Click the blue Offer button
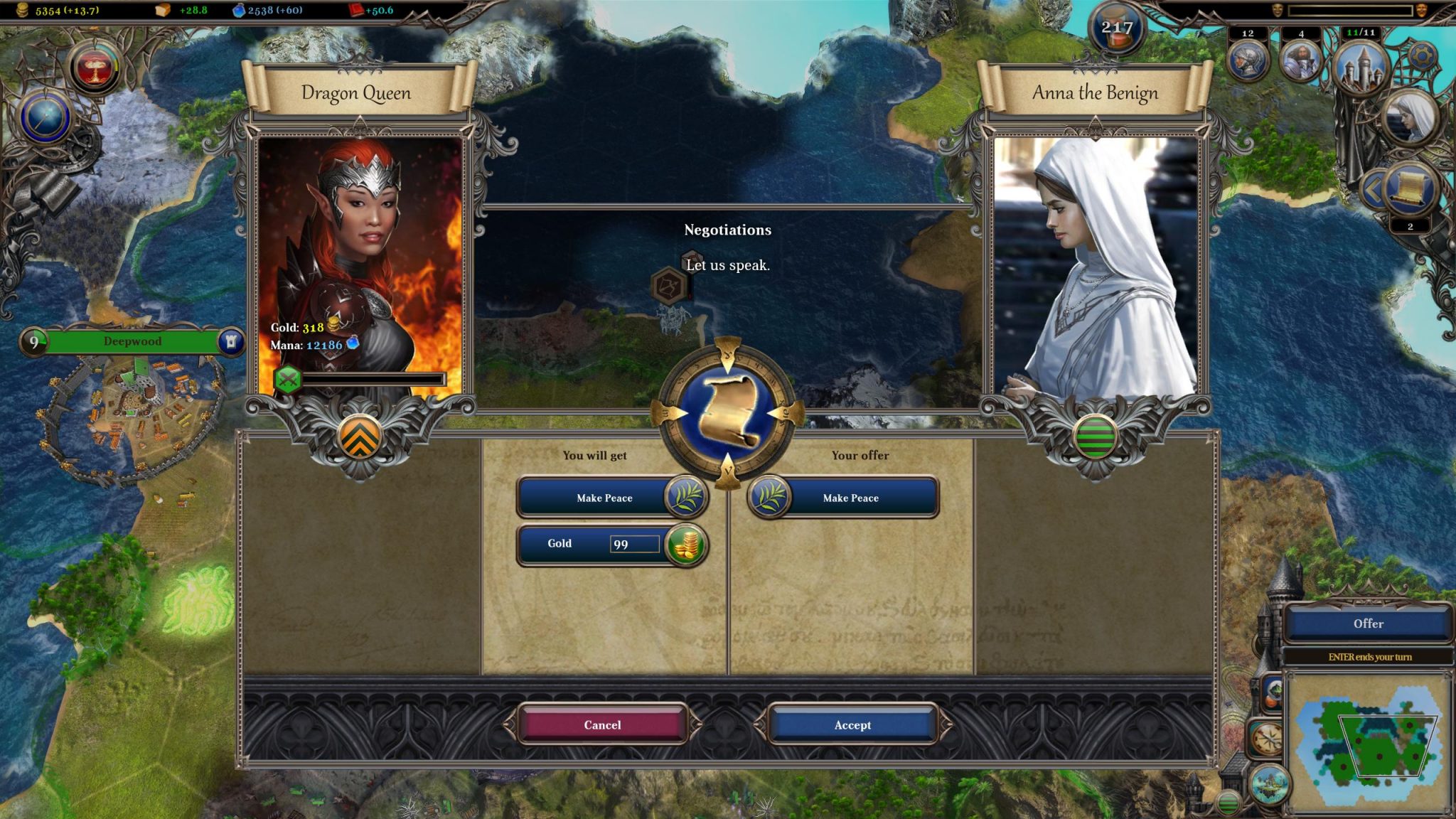This screenshot has width=1456, height=819. point(1368,623)
